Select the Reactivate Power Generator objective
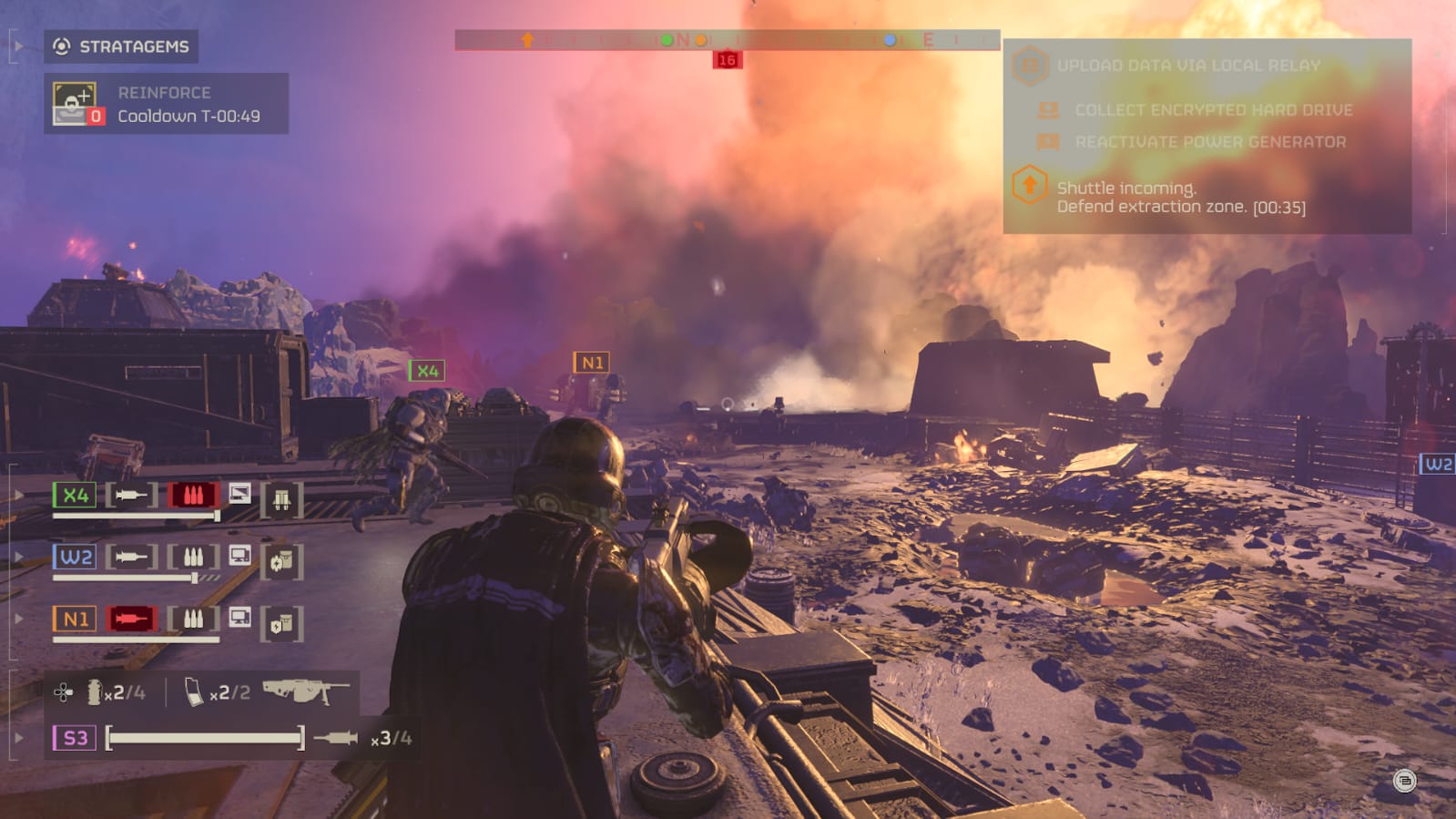1456x819 pixels. click(x=1209, y=142)
